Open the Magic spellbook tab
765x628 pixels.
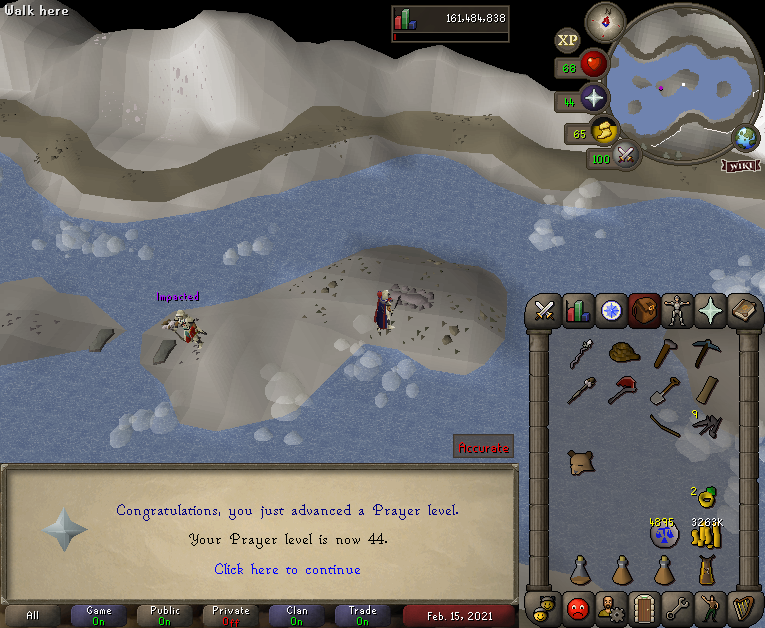click(743, 310)
